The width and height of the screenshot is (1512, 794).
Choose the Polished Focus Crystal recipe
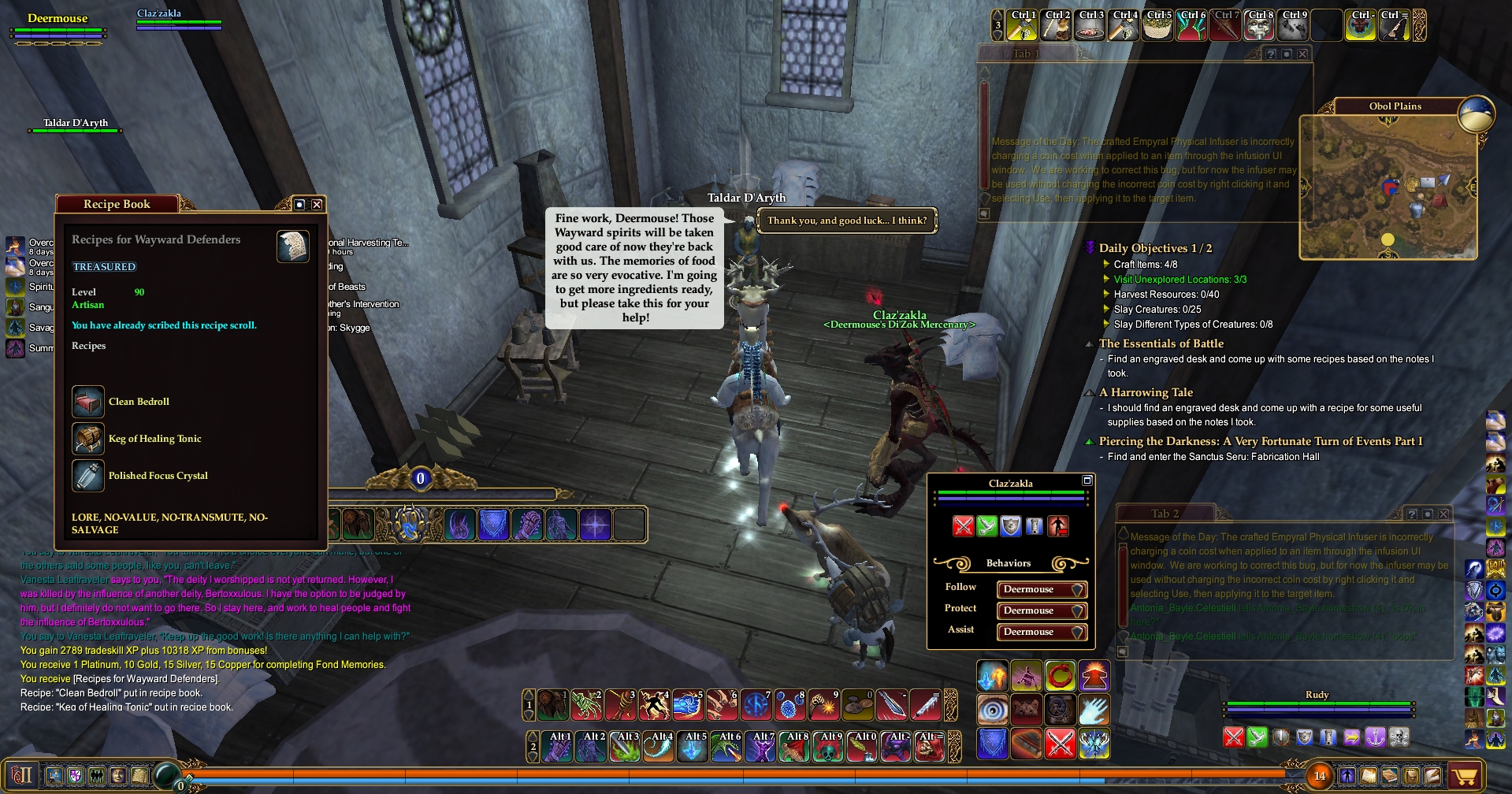(158, 476)
